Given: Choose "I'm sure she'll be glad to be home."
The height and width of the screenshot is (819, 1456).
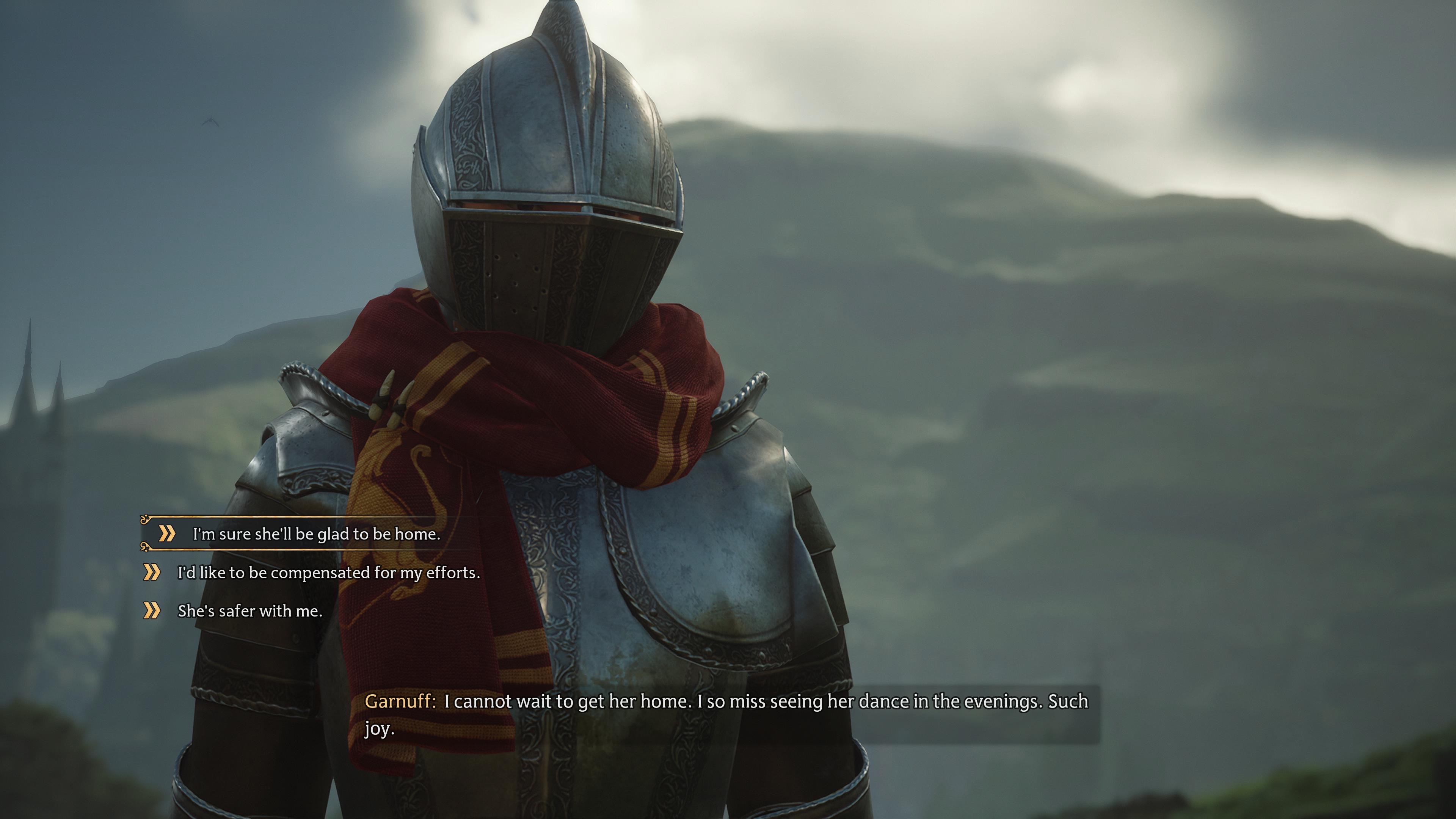Looking at the screenshot, I should (x=316, y=534).
